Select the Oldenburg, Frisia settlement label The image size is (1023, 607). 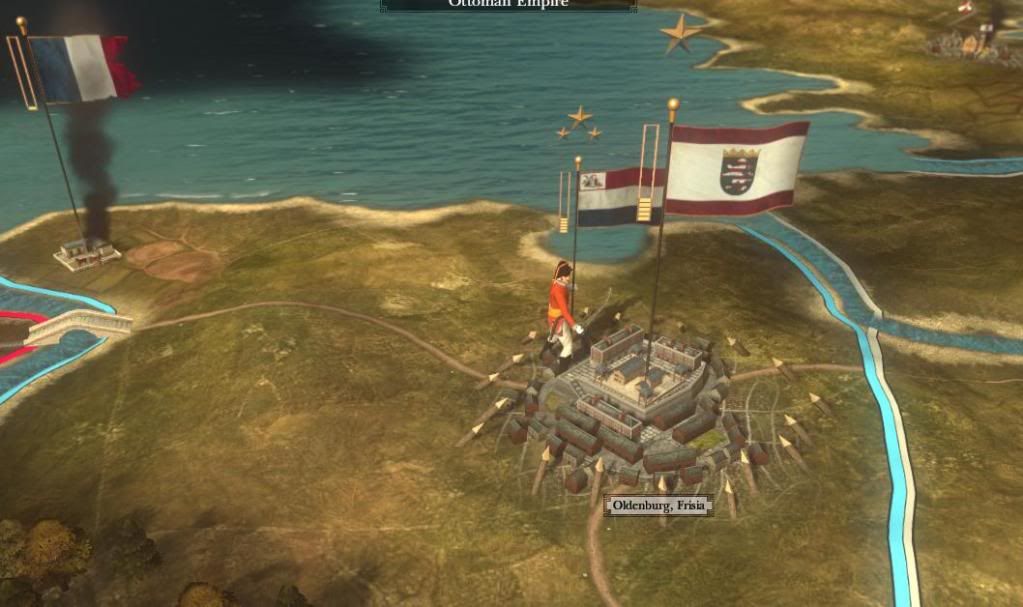point(658,506)
